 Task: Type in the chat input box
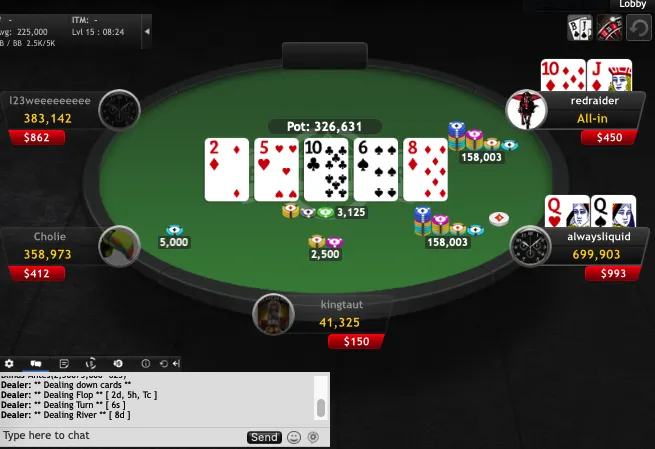(x=120, y=437)
